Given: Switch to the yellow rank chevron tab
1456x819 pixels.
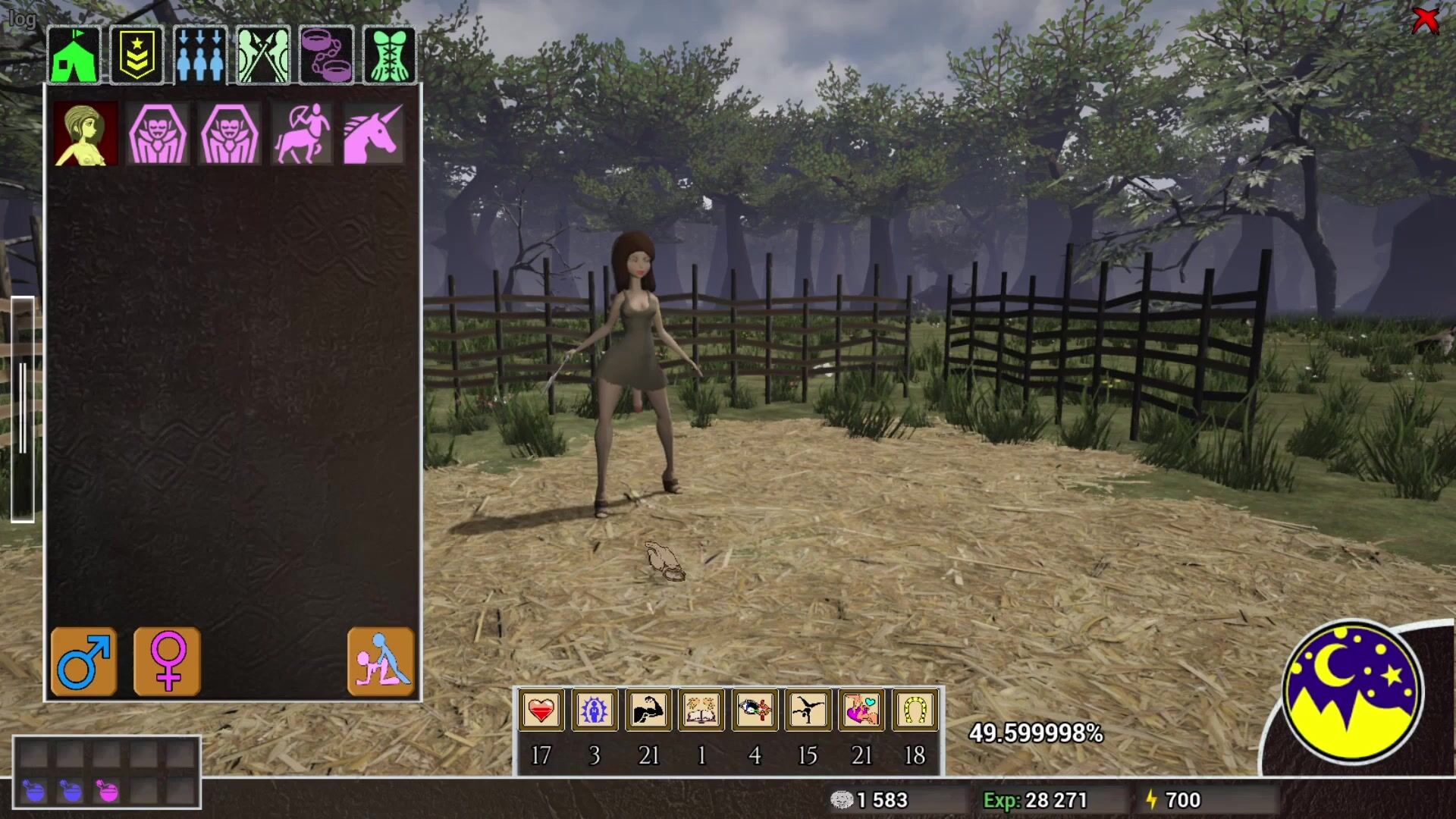Looking at the screenshot, I should coord(137,55).
